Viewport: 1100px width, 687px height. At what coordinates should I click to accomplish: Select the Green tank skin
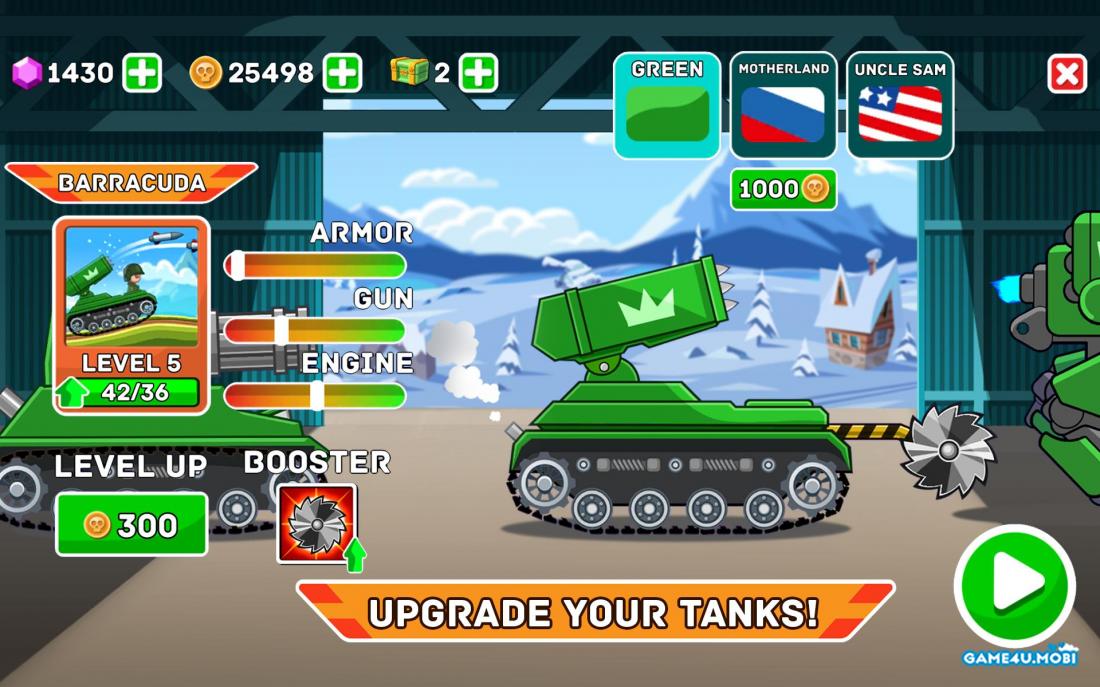pyautogui.click(x=667, y=105)
